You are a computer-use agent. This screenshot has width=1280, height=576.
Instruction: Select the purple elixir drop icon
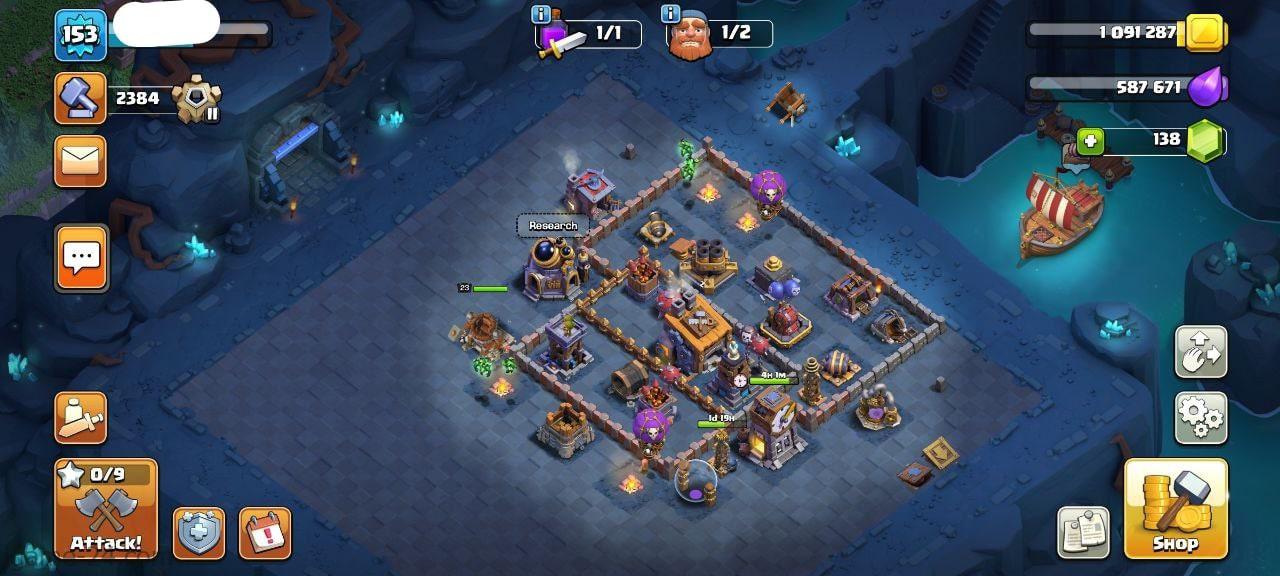point(1206,88)
